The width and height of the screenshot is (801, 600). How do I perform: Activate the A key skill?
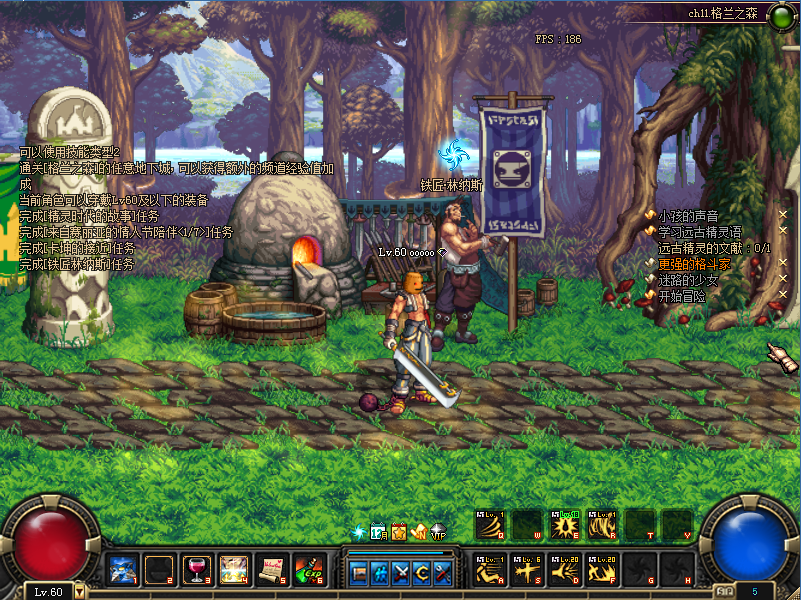point(490,571)
